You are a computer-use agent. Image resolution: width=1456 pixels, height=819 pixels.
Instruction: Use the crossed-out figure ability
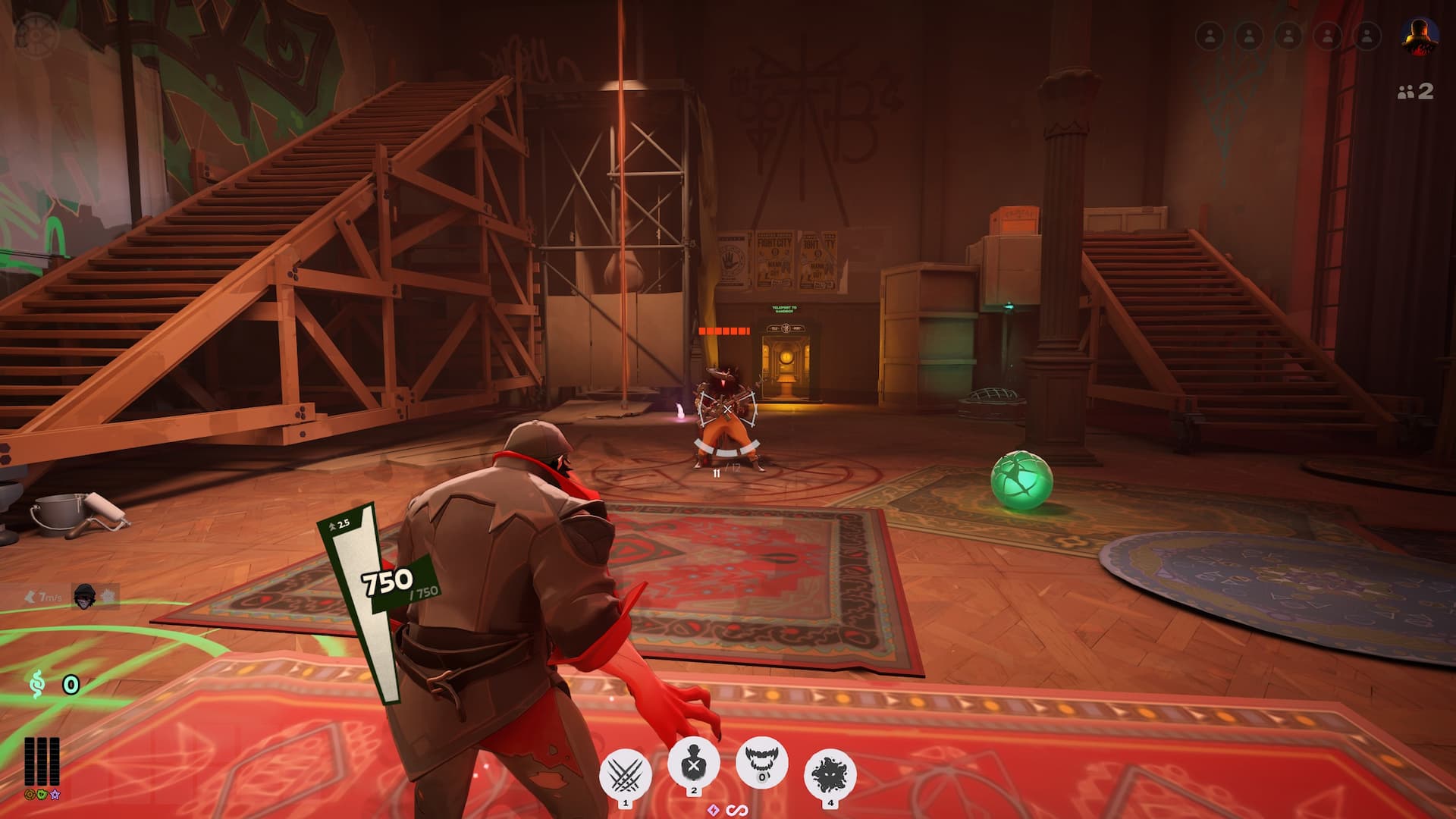pos(693,764)
